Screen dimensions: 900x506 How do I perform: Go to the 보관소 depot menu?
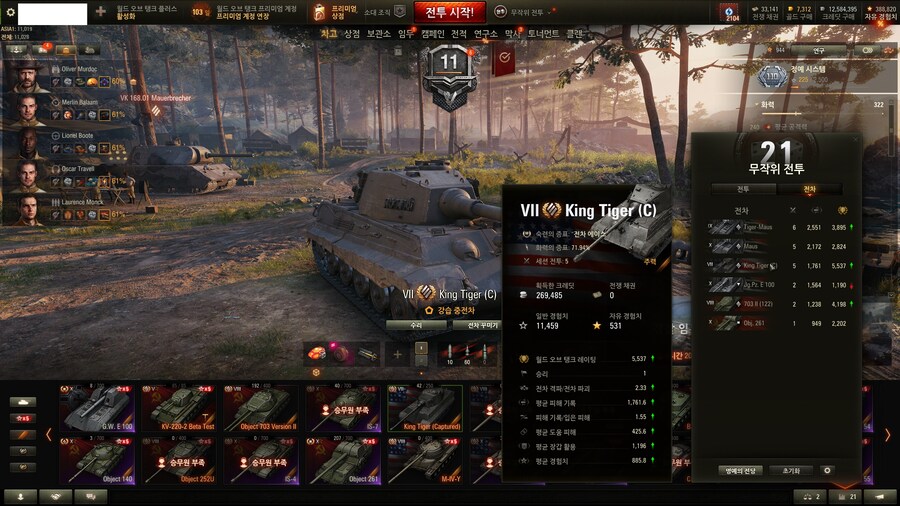click(378, 34)
